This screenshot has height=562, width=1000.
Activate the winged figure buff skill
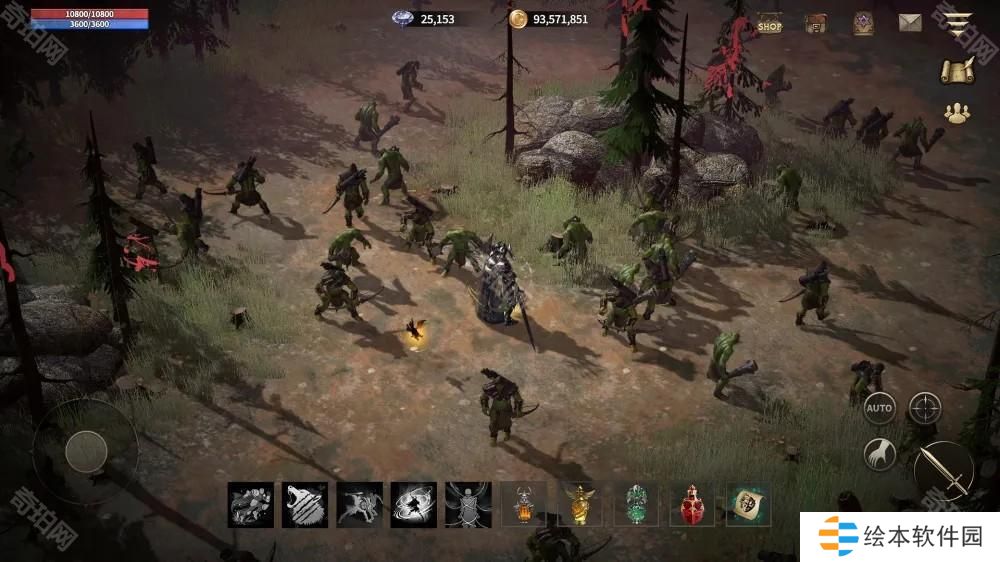click(x=467, y=504)
